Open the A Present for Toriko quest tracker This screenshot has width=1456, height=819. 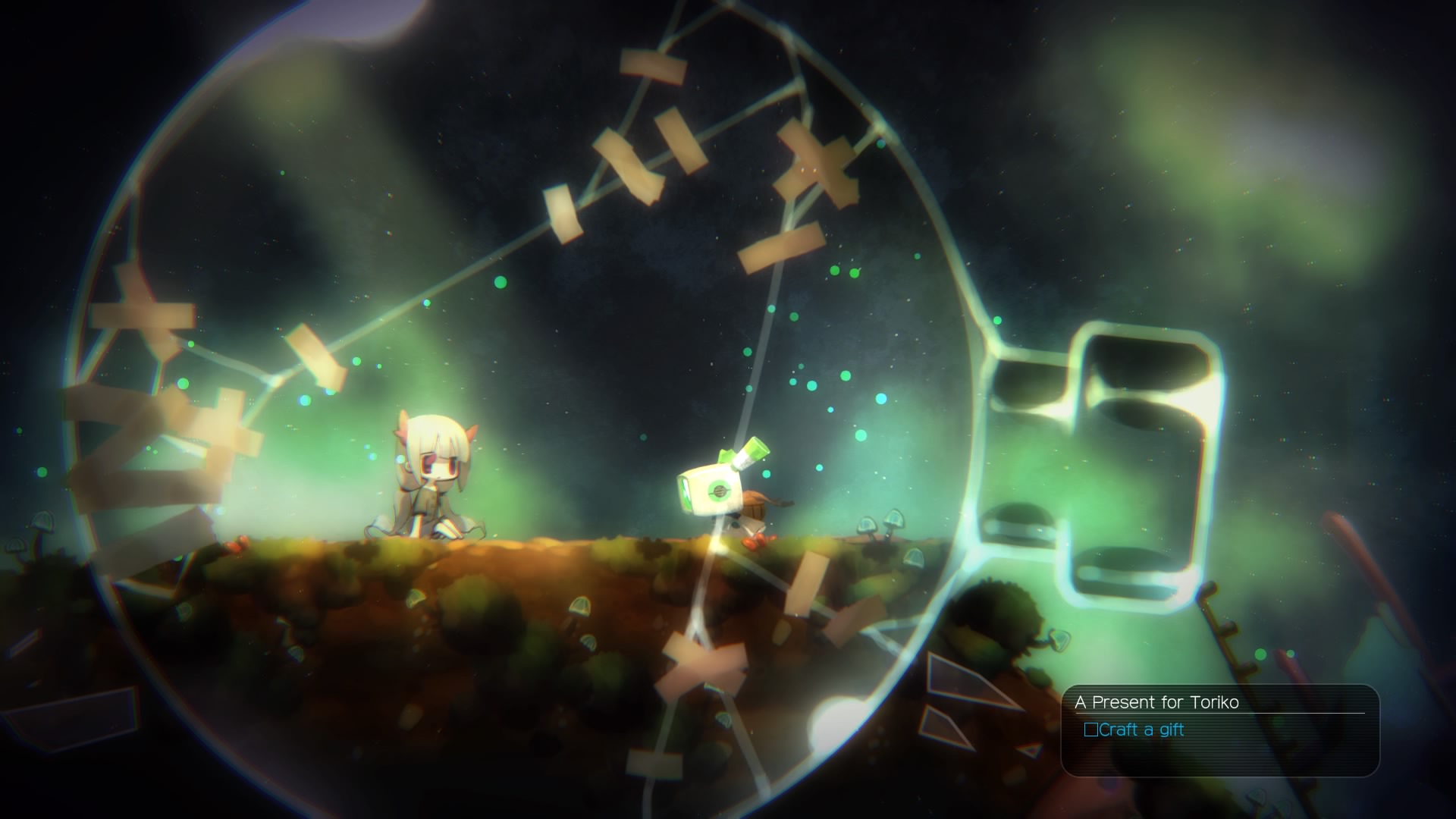1157,702
